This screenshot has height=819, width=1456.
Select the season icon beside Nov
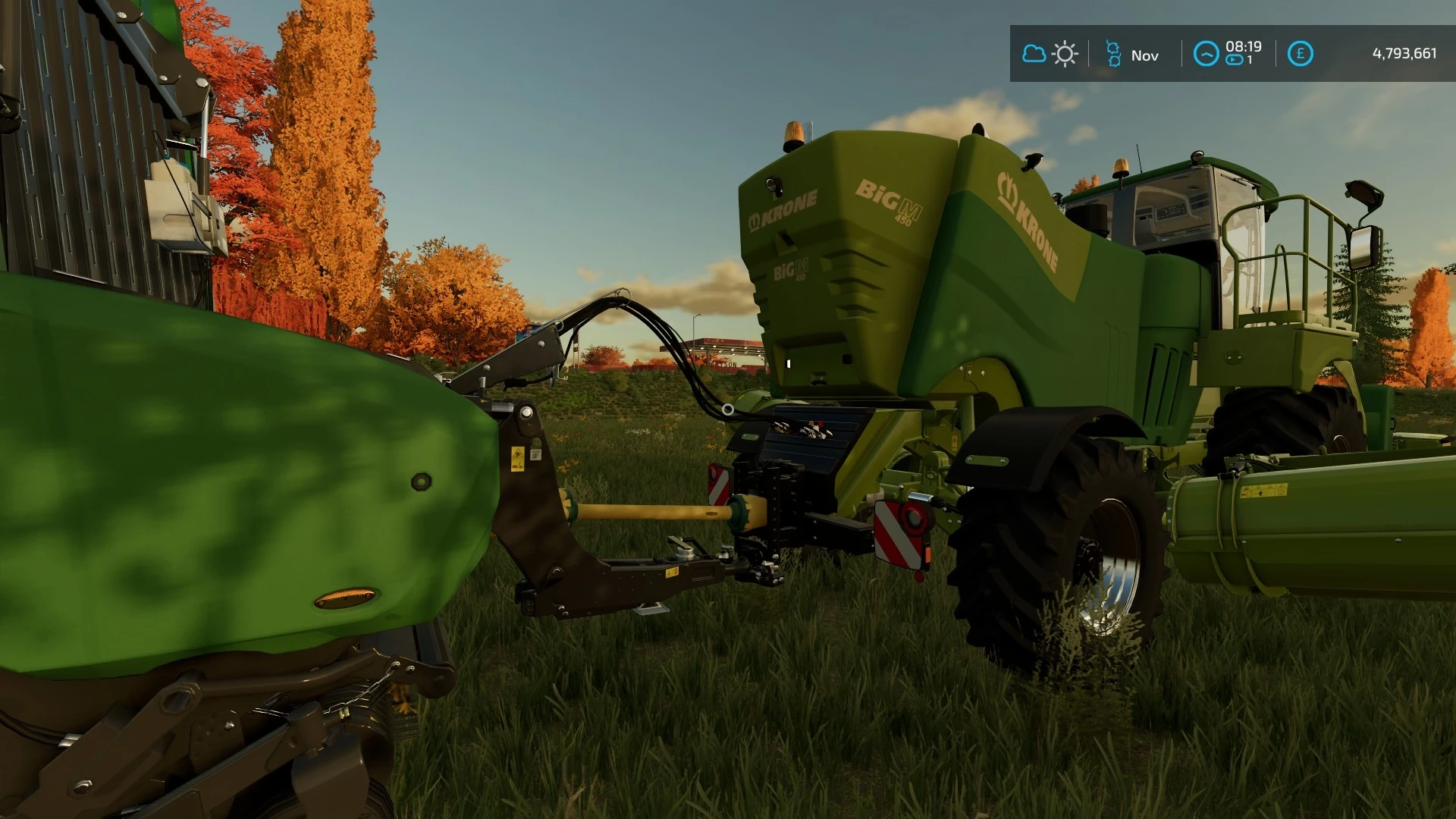point(1113,54)
